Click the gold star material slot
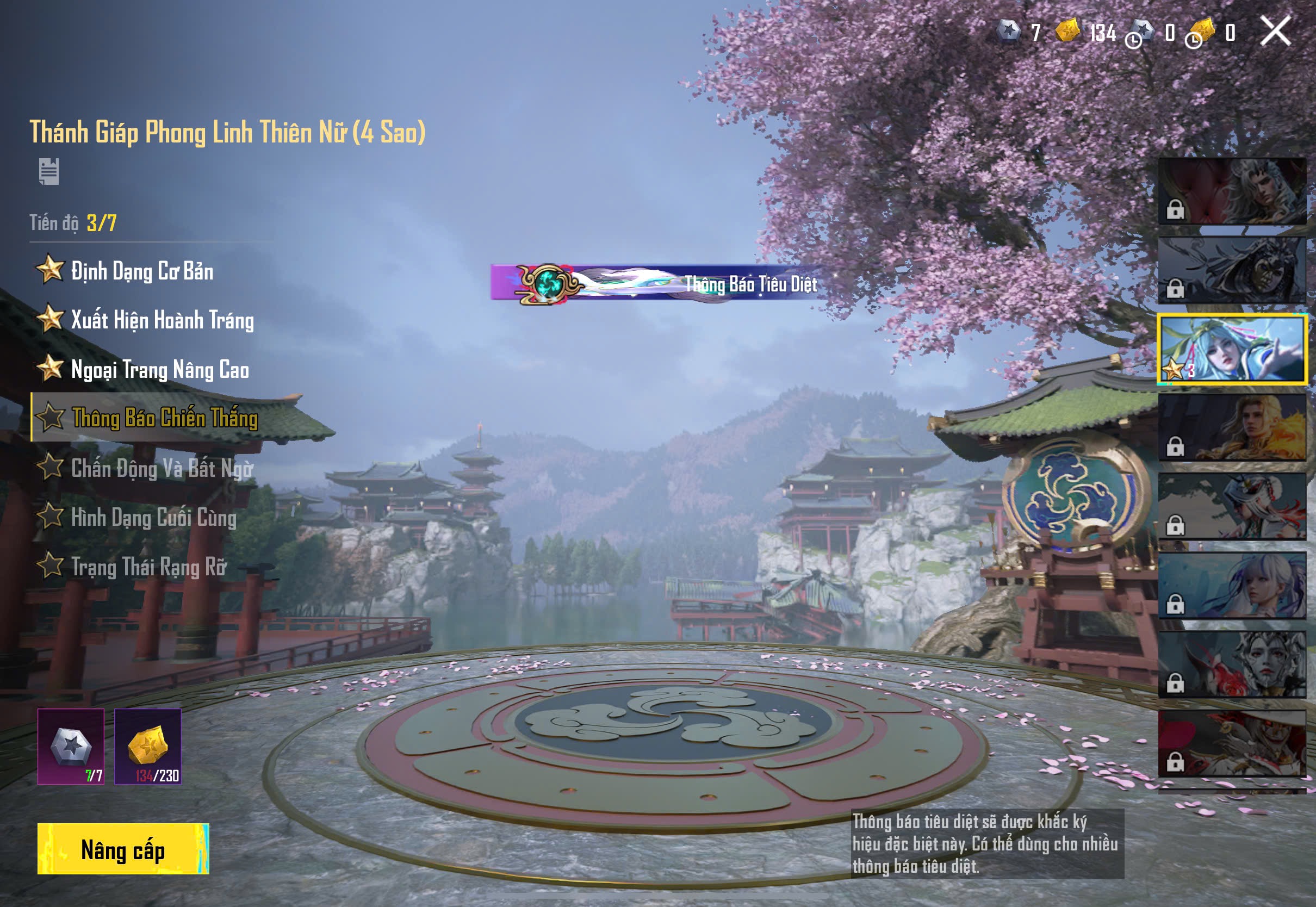 [148, 746]
